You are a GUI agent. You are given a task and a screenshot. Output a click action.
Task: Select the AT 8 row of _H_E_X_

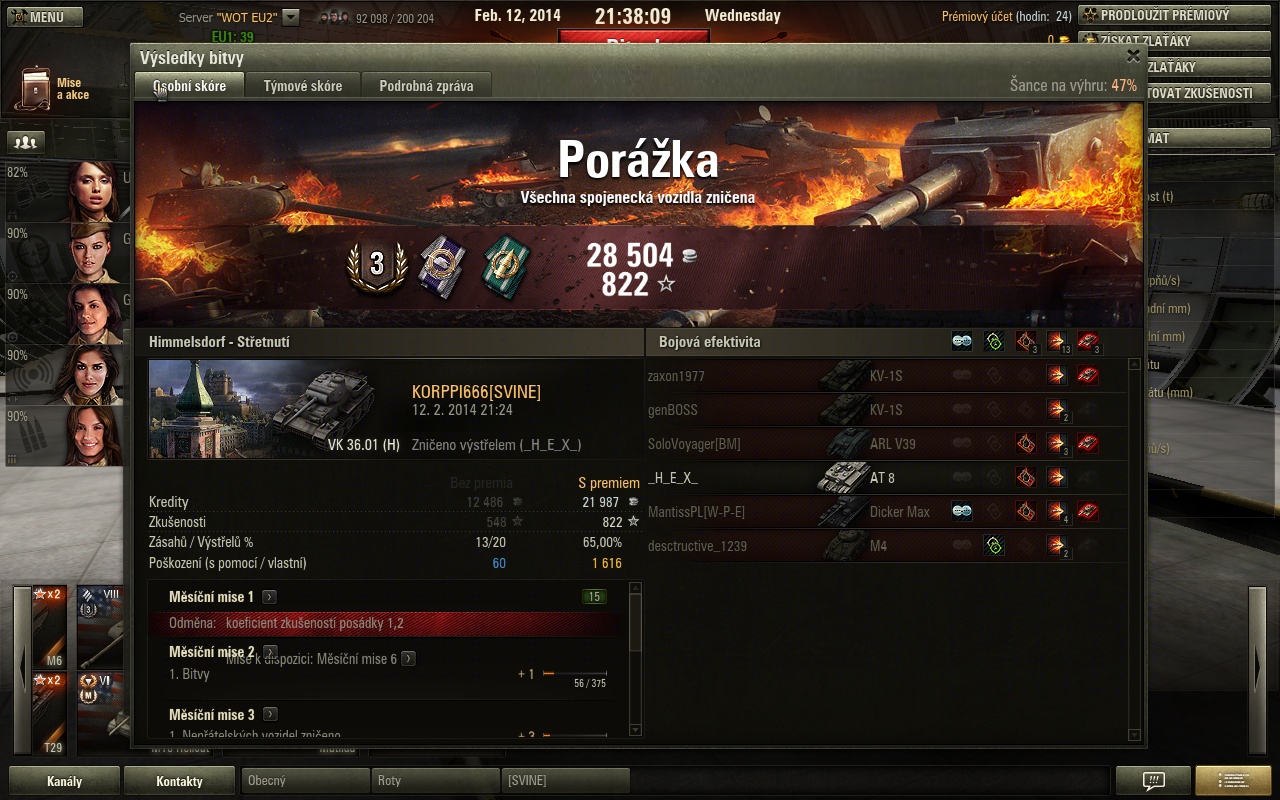(885, 478)
